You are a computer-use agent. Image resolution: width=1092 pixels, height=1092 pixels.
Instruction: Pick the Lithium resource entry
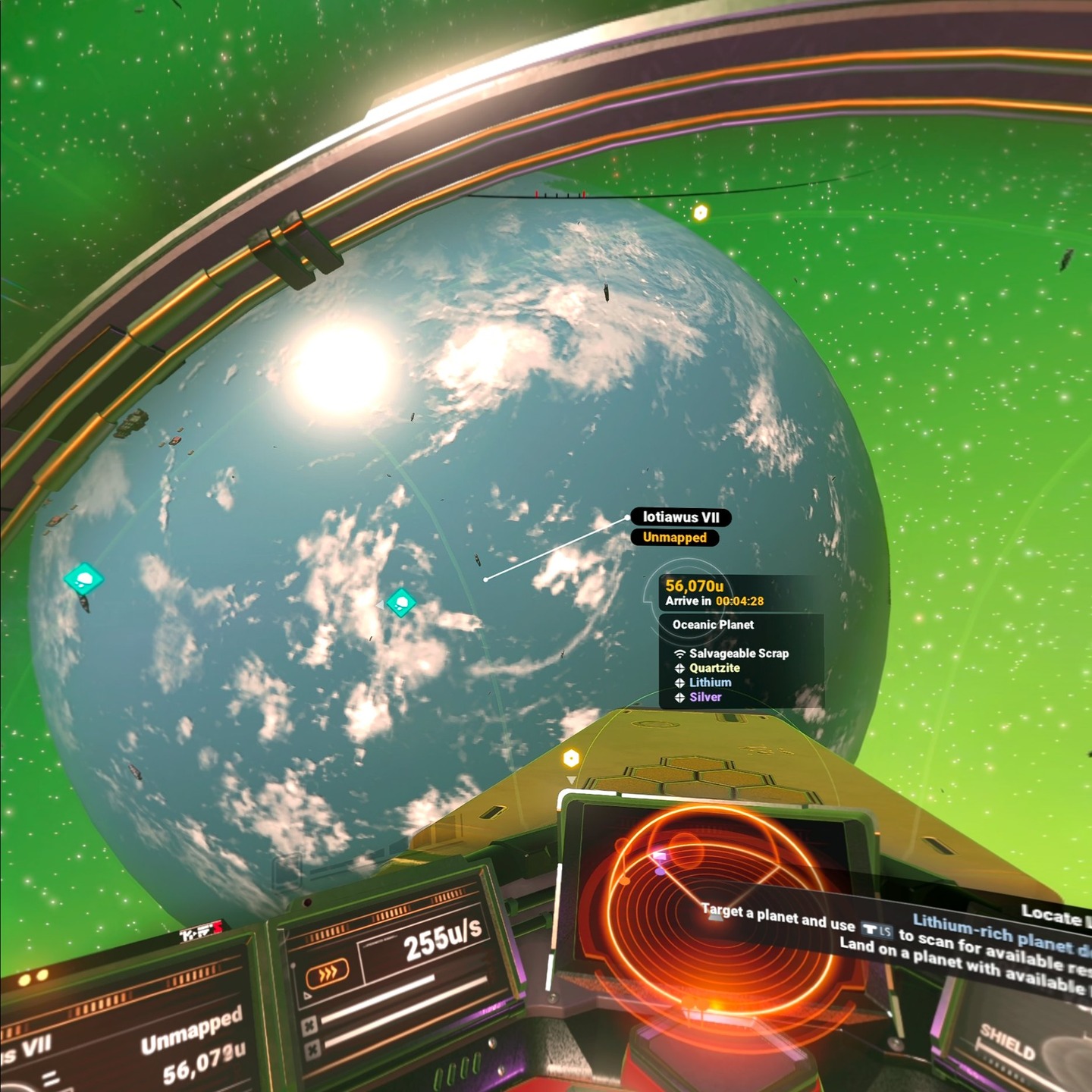click(710, 682)
